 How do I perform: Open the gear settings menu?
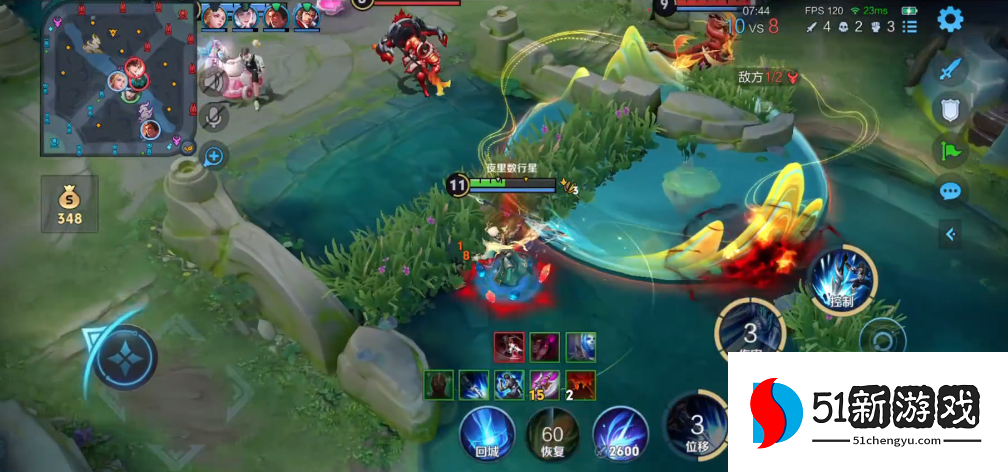click(x=949, y=18)
